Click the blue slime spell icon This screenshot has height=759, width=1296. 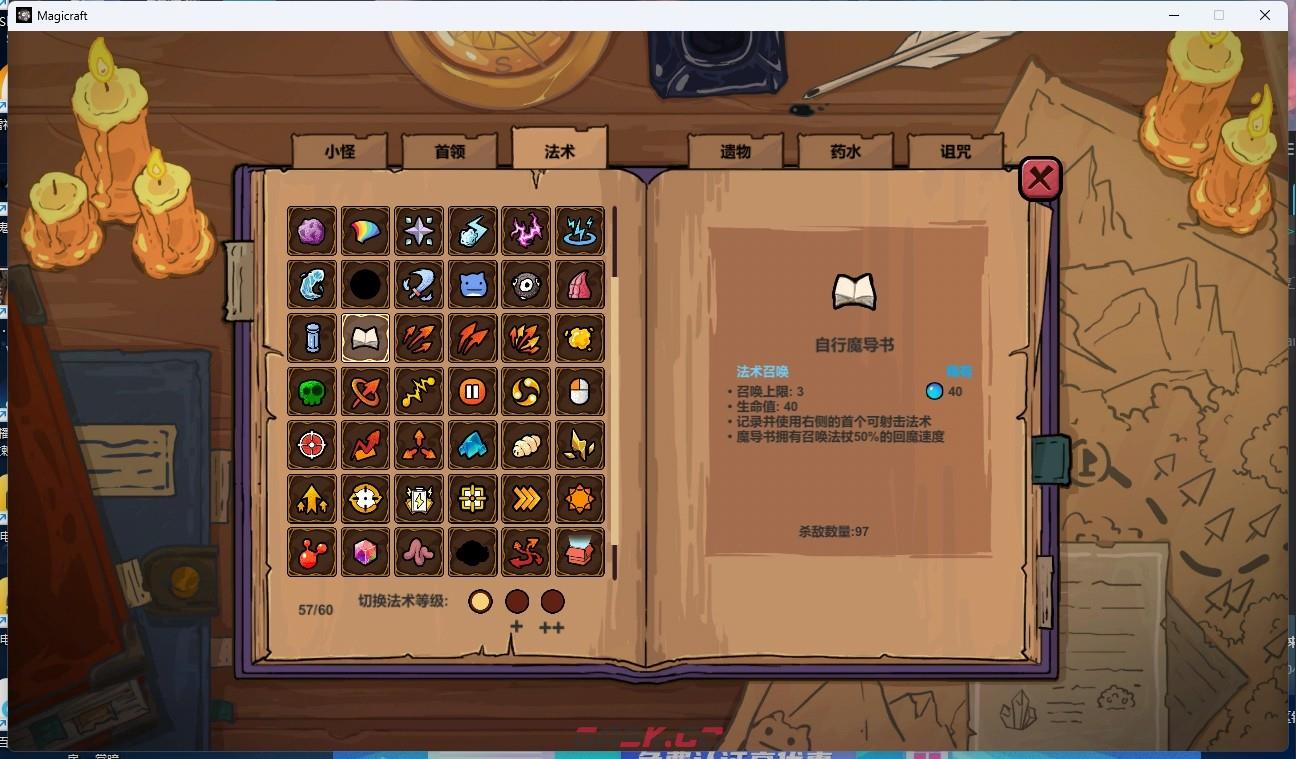pyautogui.click(x=472, y=285)
